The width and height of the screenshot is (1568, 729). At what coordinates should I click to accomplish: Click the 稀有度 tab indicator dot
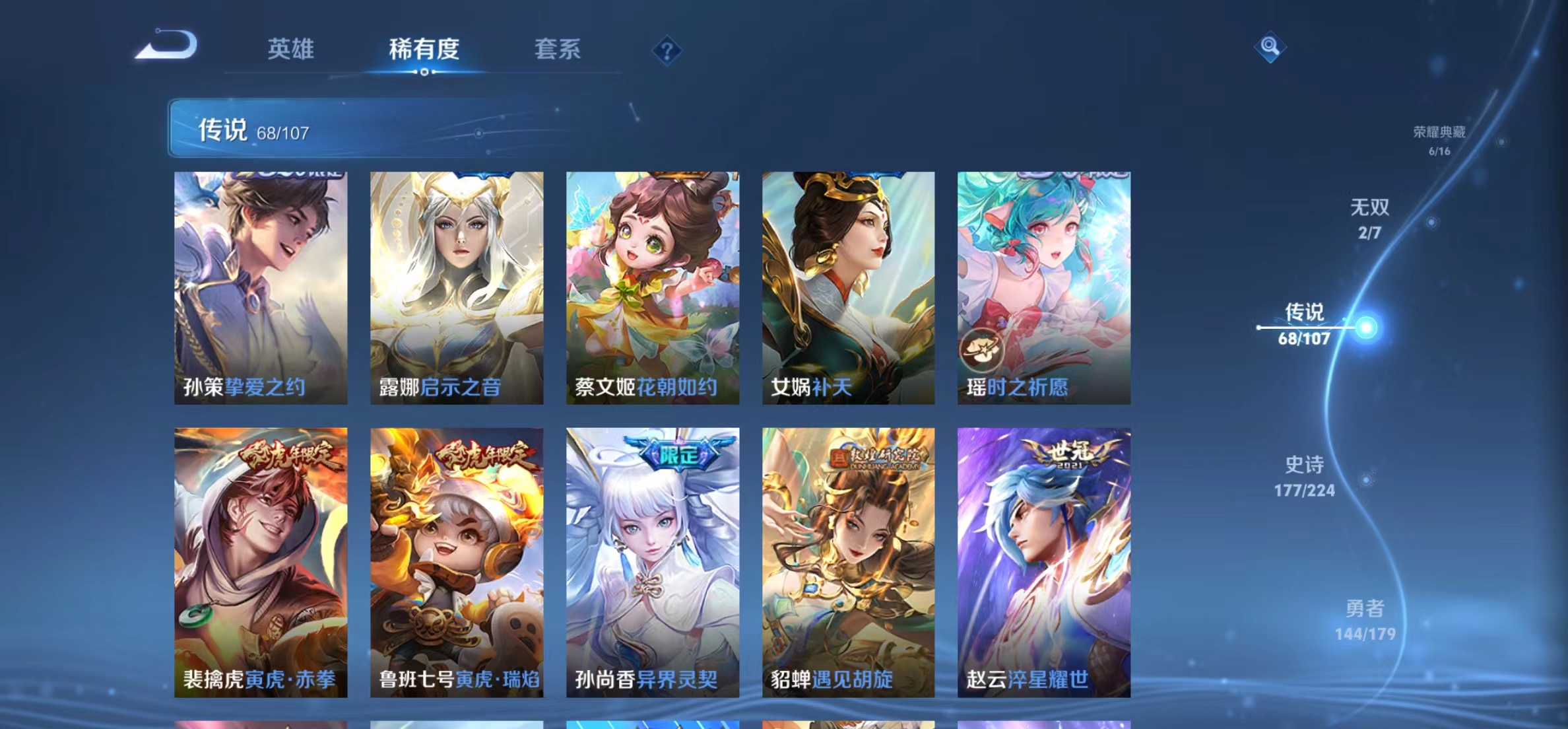425,71
